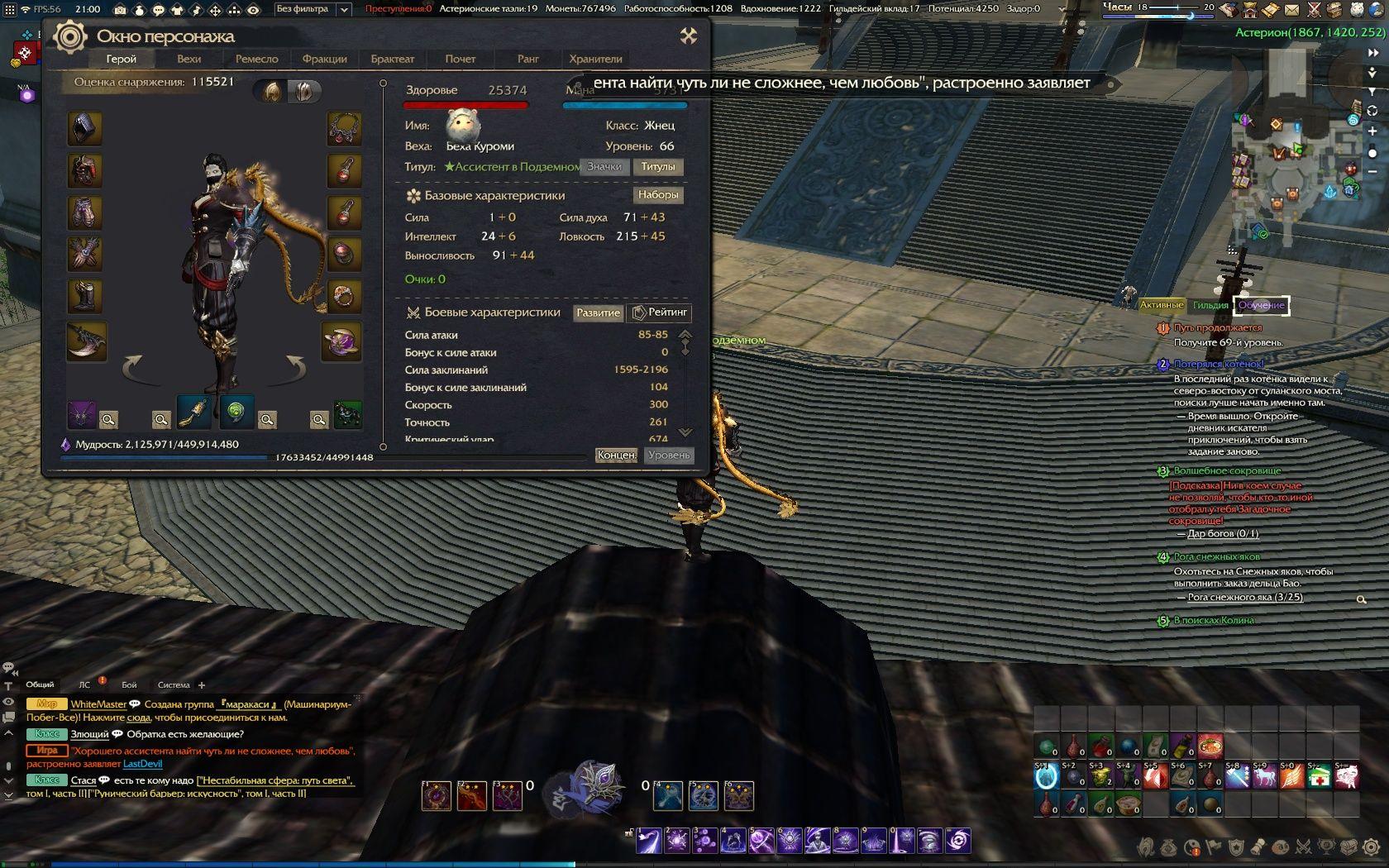
Task: Select the Почет tab
Action: 460,59
